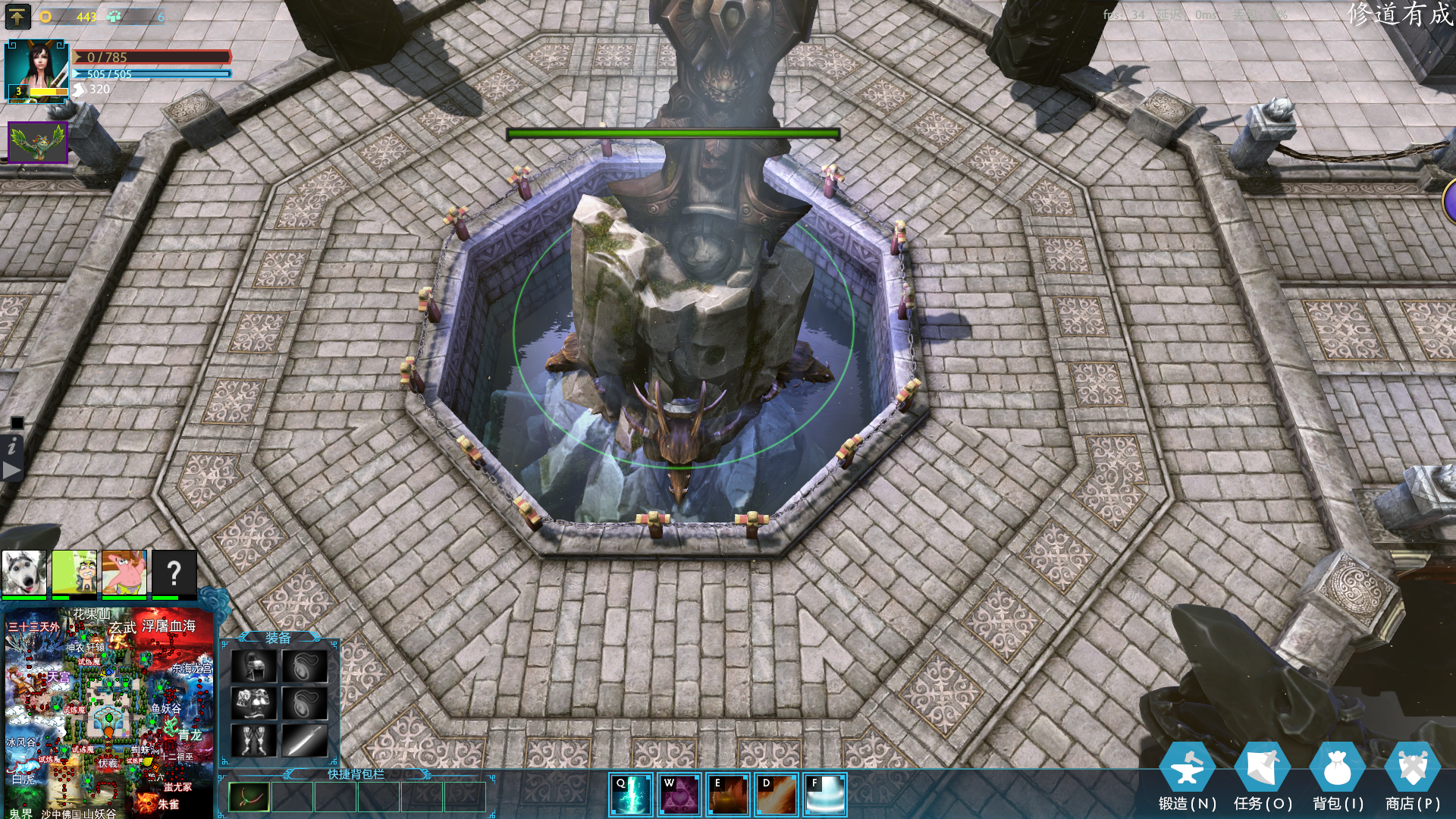The width and height of the screenshot is (1456, 819).
Task: Activate the E fire ability
Action: pyautogui.click(x=727, y=794)
